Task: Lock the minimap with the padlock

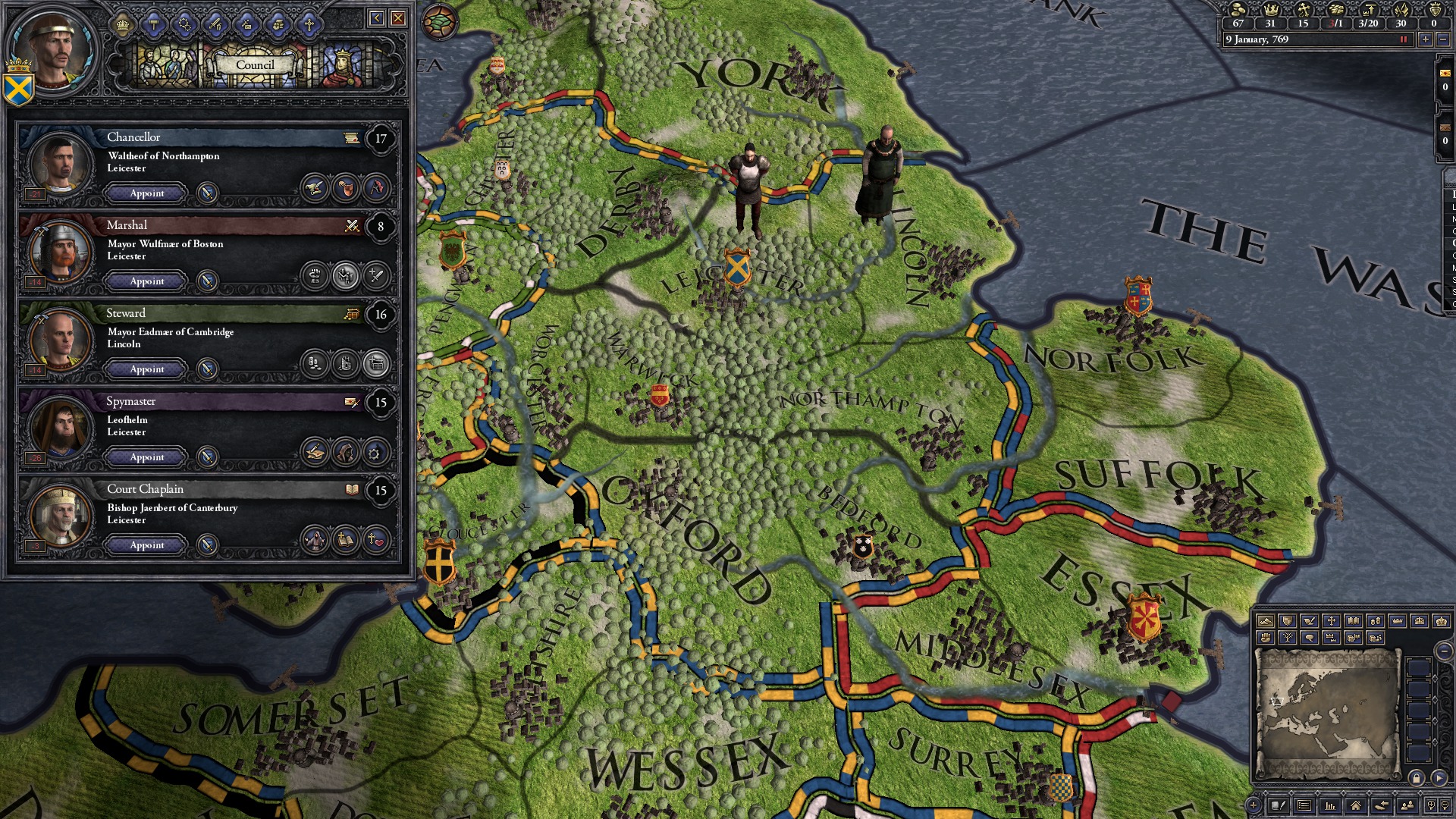Action: click(x=1417, y=778)
